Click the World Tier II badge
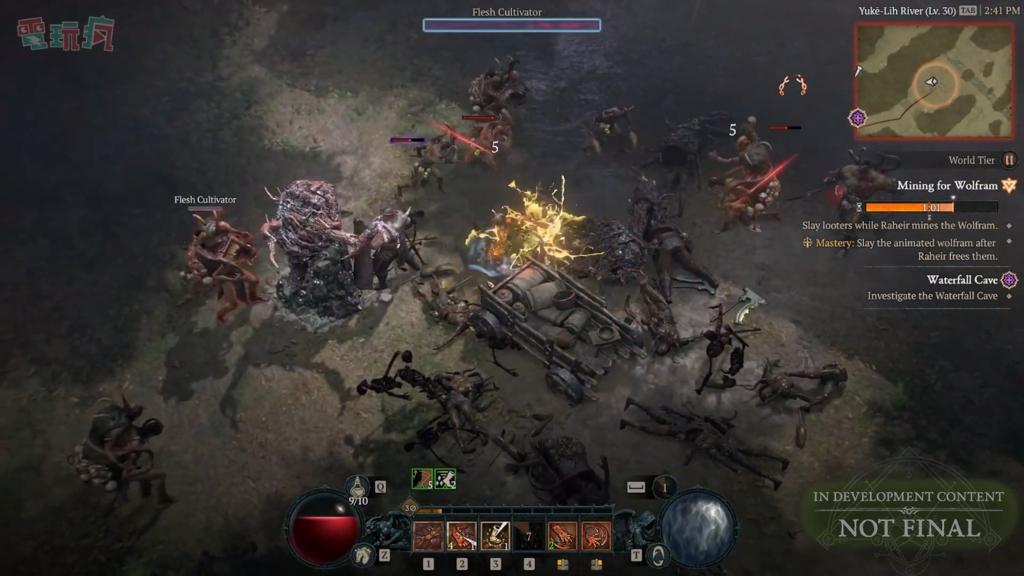The width and height of the screenshot is (1024, 576). [x=1009, y=160]
